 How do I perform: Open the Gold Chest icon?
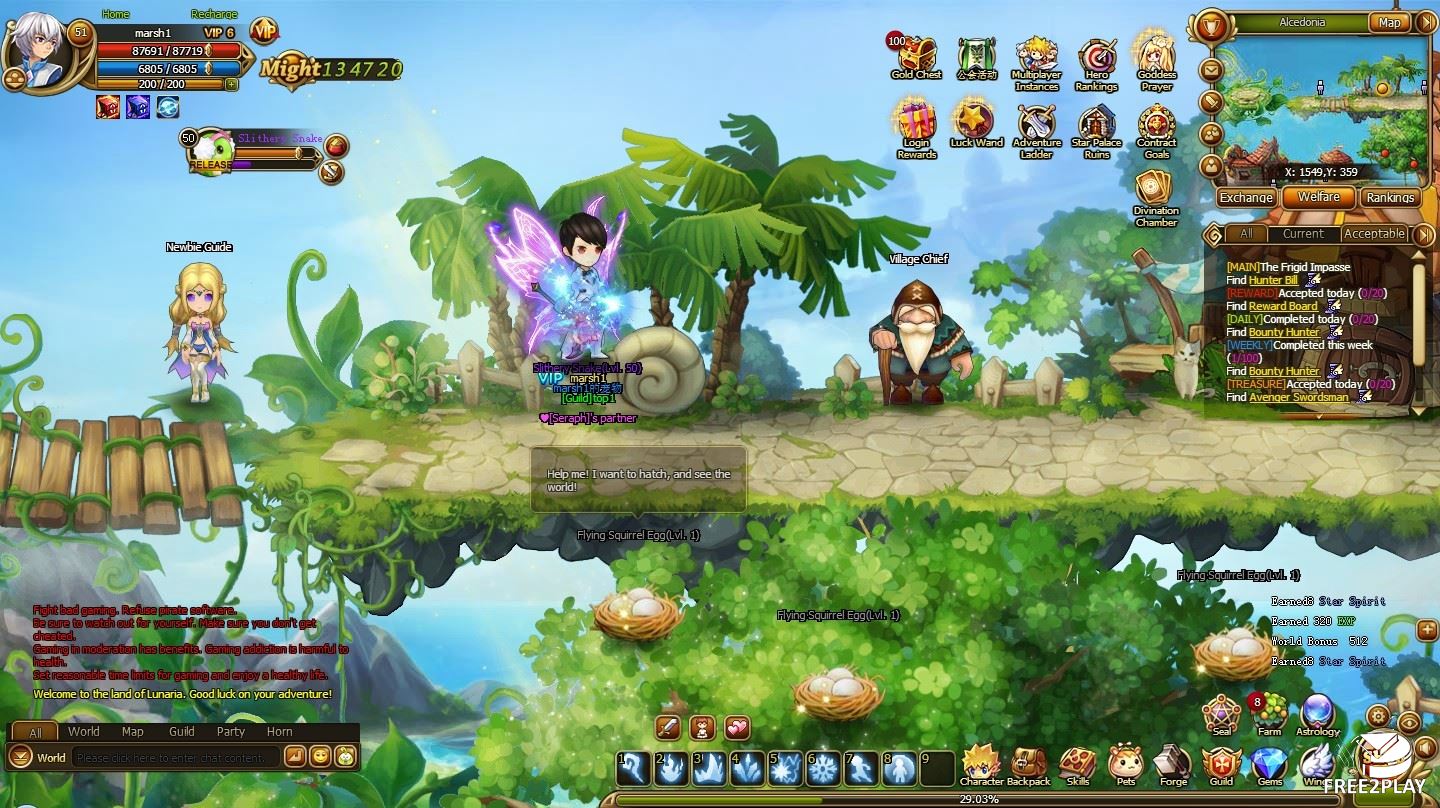pos(916,56)
